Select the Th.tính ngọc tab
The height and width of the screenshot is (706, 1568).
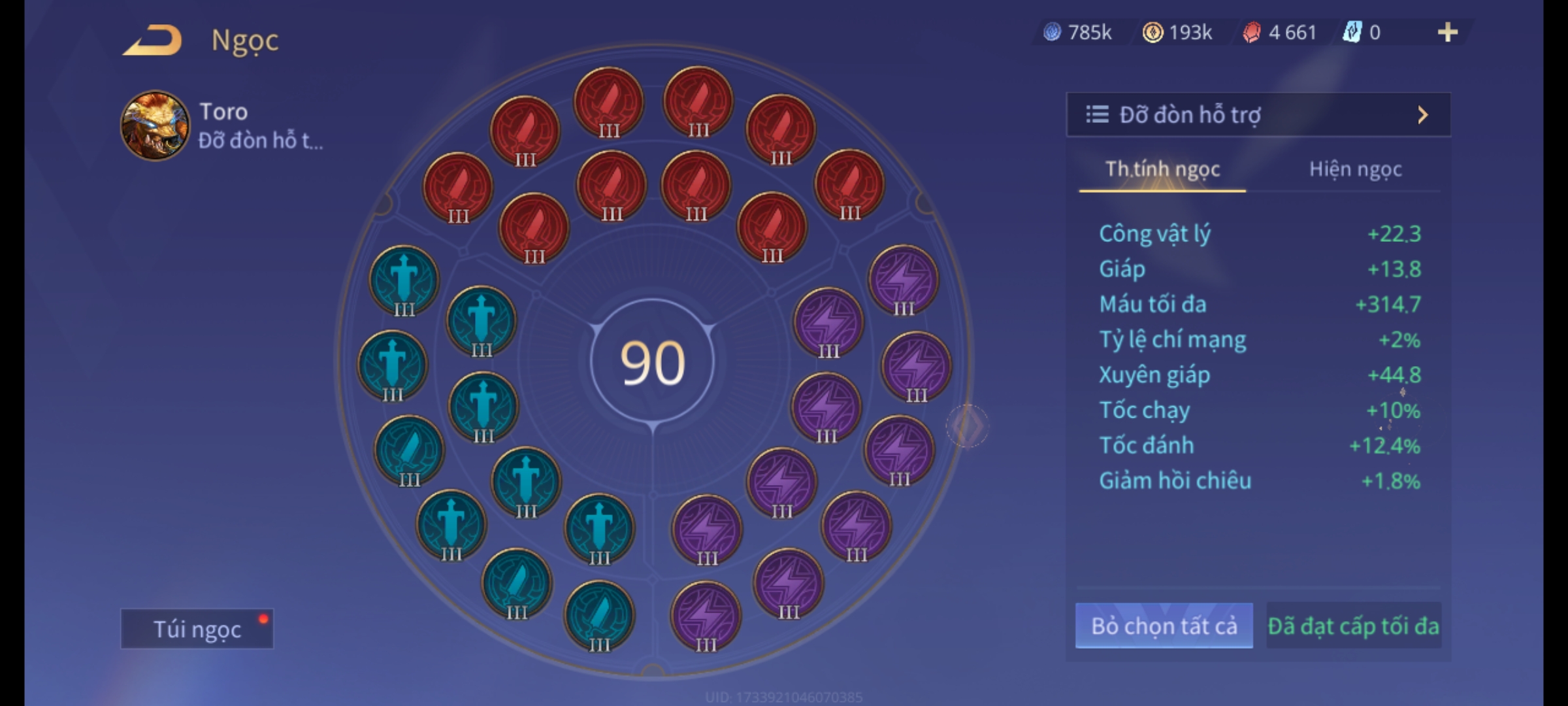click(x=1162, y=169)
